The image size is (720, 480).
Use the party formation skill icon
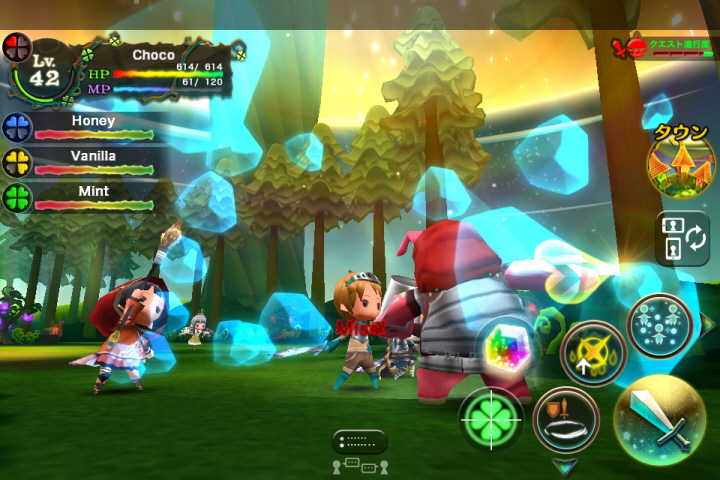coord(661,326)
